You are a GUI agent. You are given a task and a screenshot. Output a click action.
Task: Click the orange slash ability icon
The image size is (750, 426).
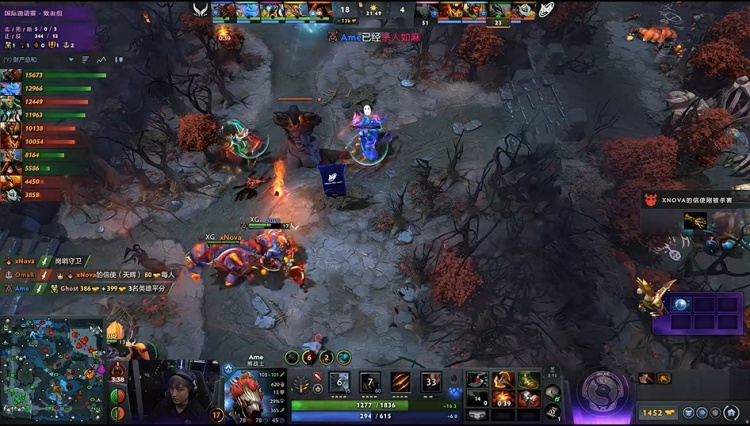coord(401,382)
